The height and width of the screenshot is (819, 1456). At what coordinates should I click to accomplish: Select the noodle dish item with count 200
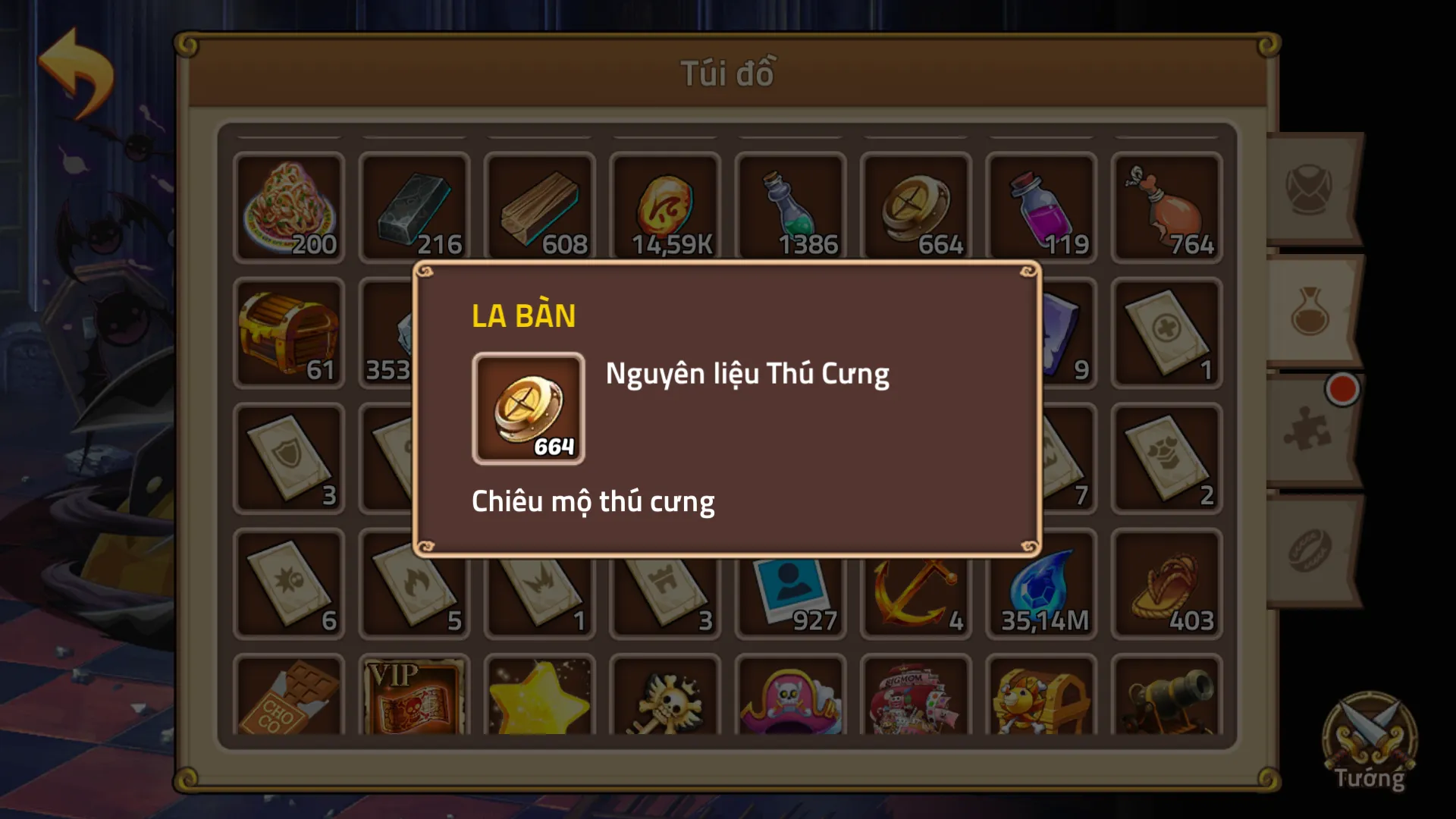coord(289,206)
